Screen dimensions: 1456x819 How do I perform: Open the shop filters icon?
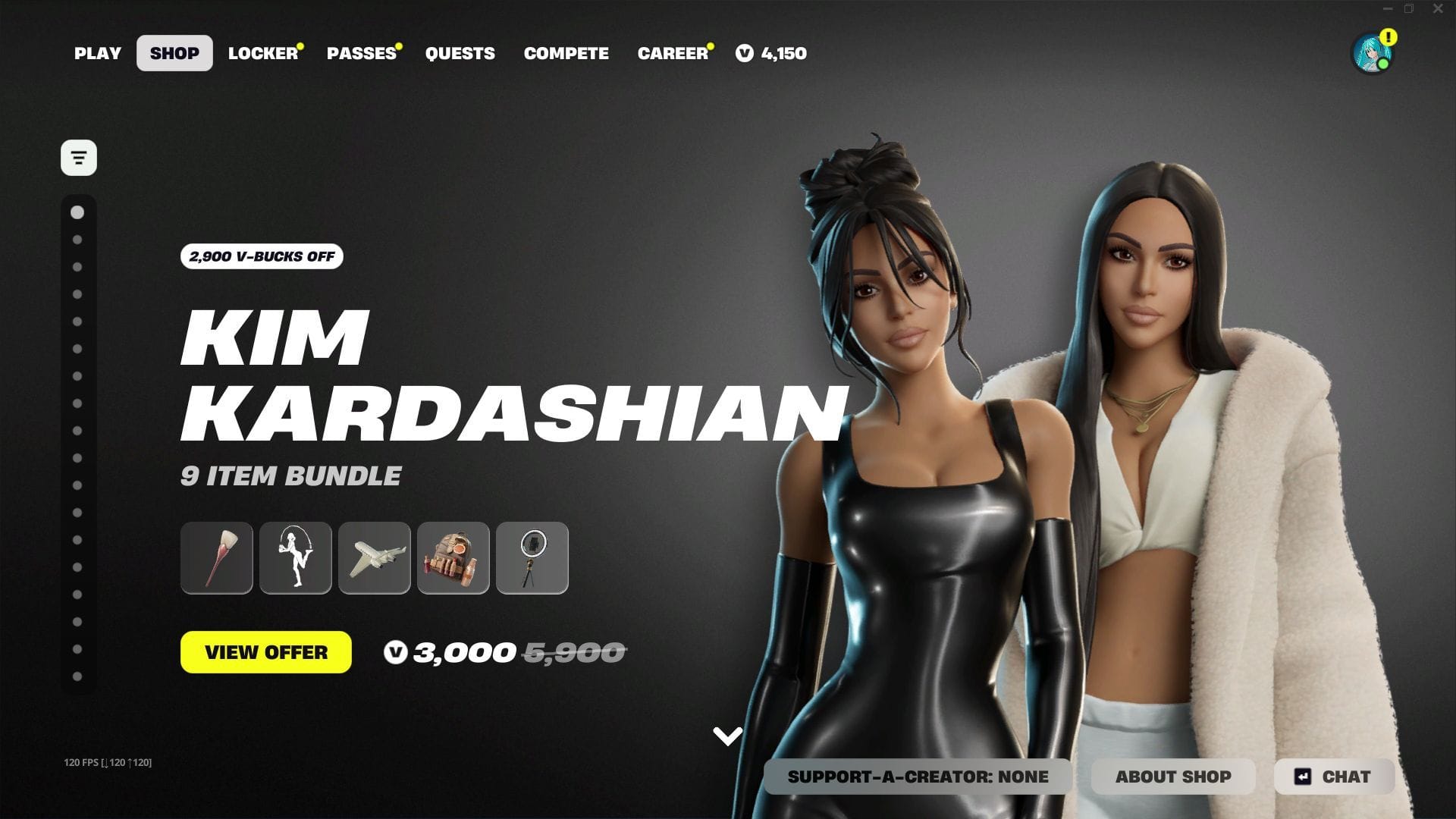click(x=78, y=157)
